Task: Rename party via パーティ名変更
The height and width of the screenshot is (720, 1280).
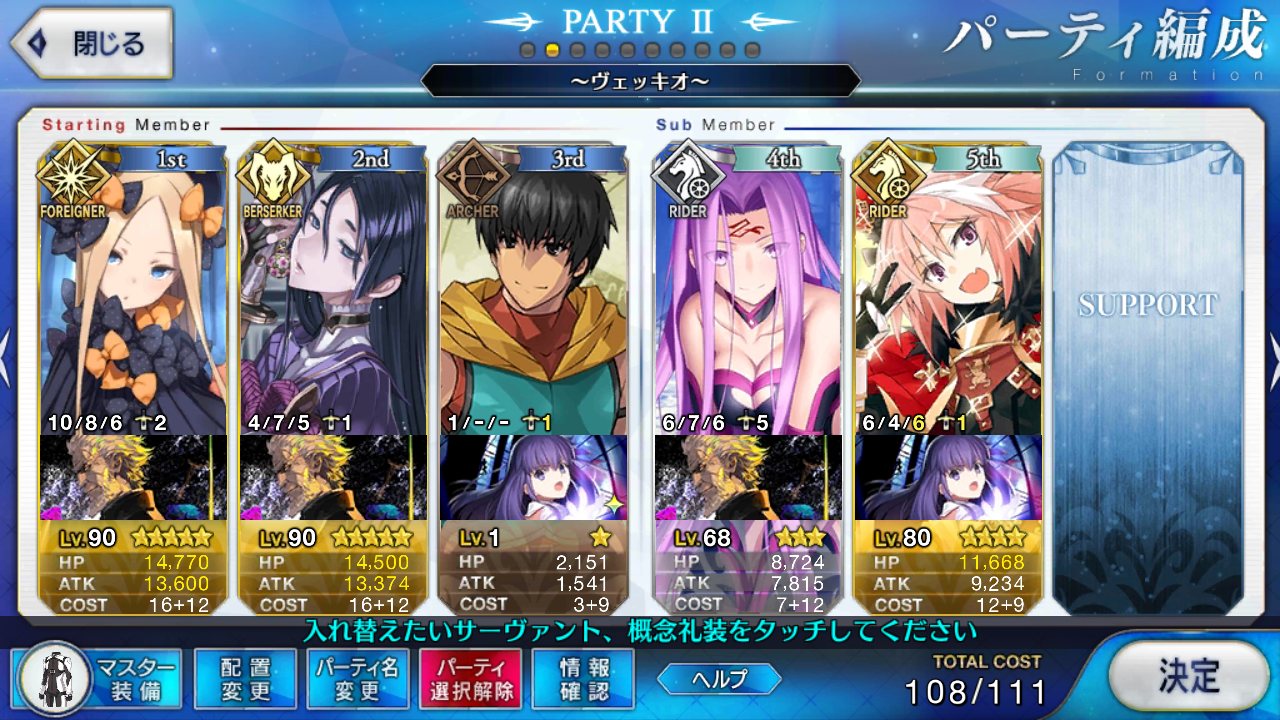Action: click(x=357, y=679)
